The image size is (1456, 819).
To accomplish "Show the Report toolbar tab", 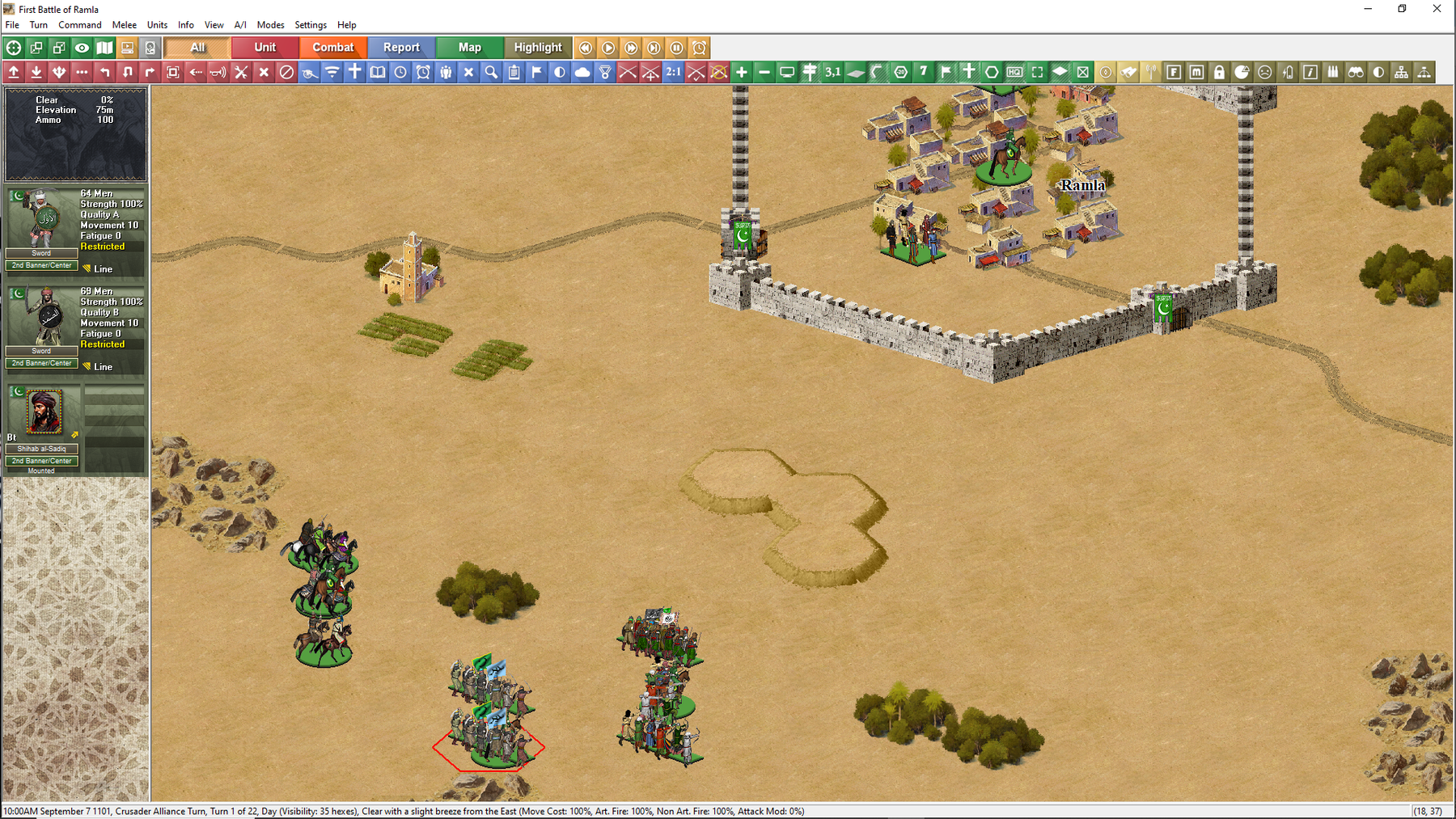I will click(401, 48).
